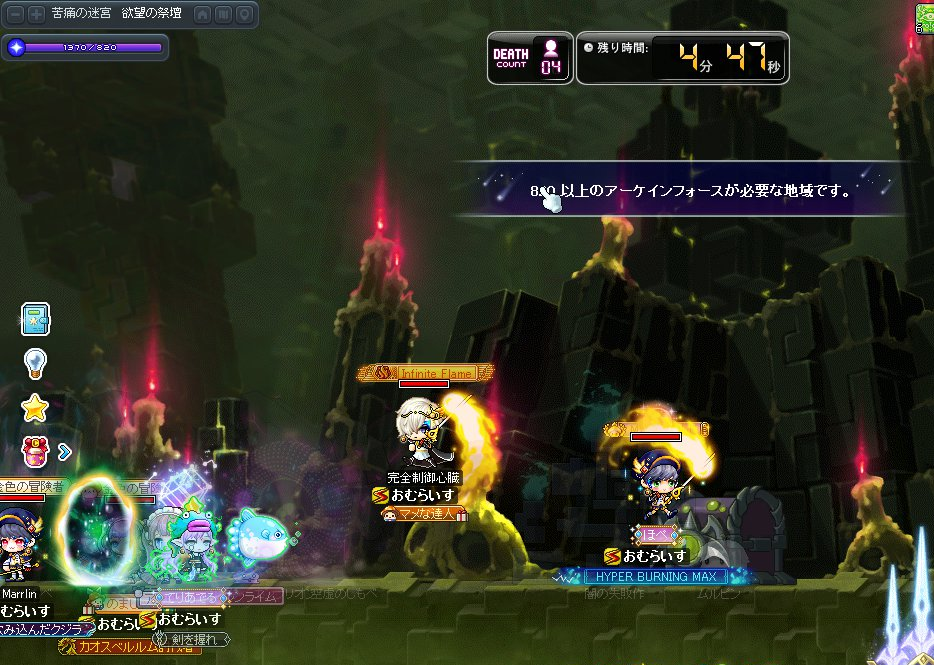Click the location pin minimap button
The height and width of the screenshot is (665, 934).
pyautogui.click(x=243, y=15)
